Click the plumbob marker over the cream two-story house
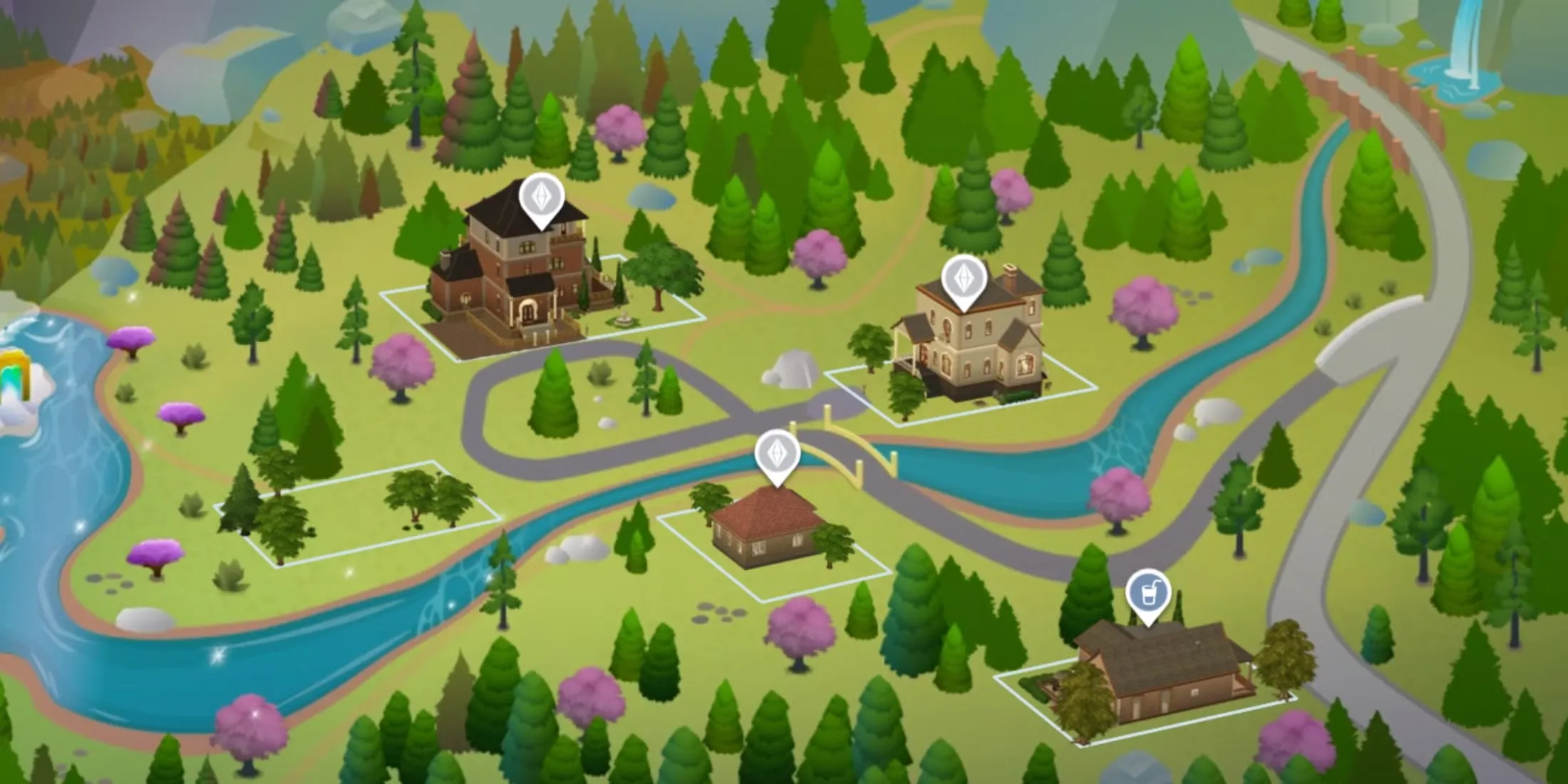The width and height of the screenshot is (1568, 784). (x=964, y=279)
